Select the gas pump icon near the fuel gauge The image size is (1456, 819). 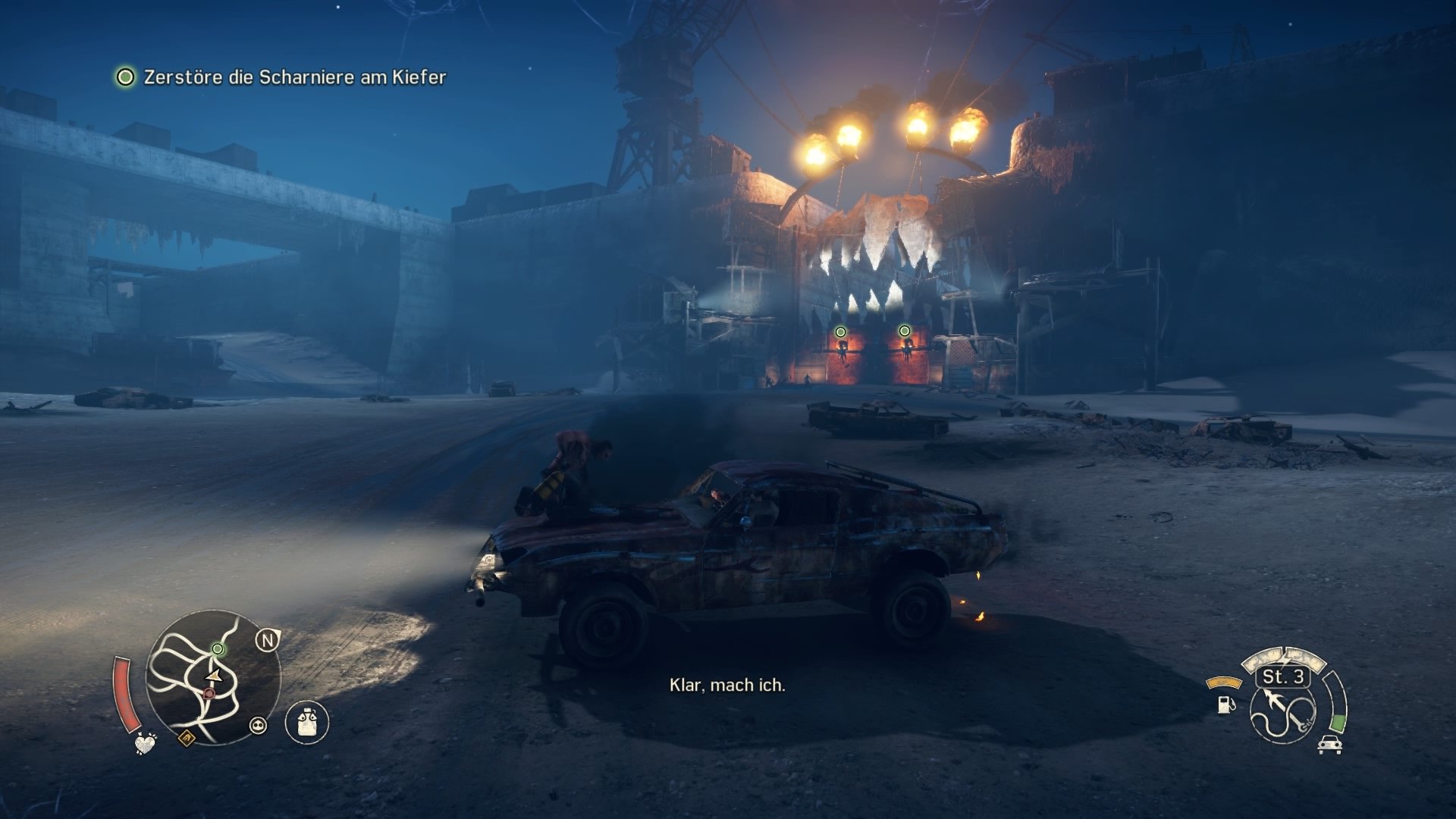pos(1226,706)
